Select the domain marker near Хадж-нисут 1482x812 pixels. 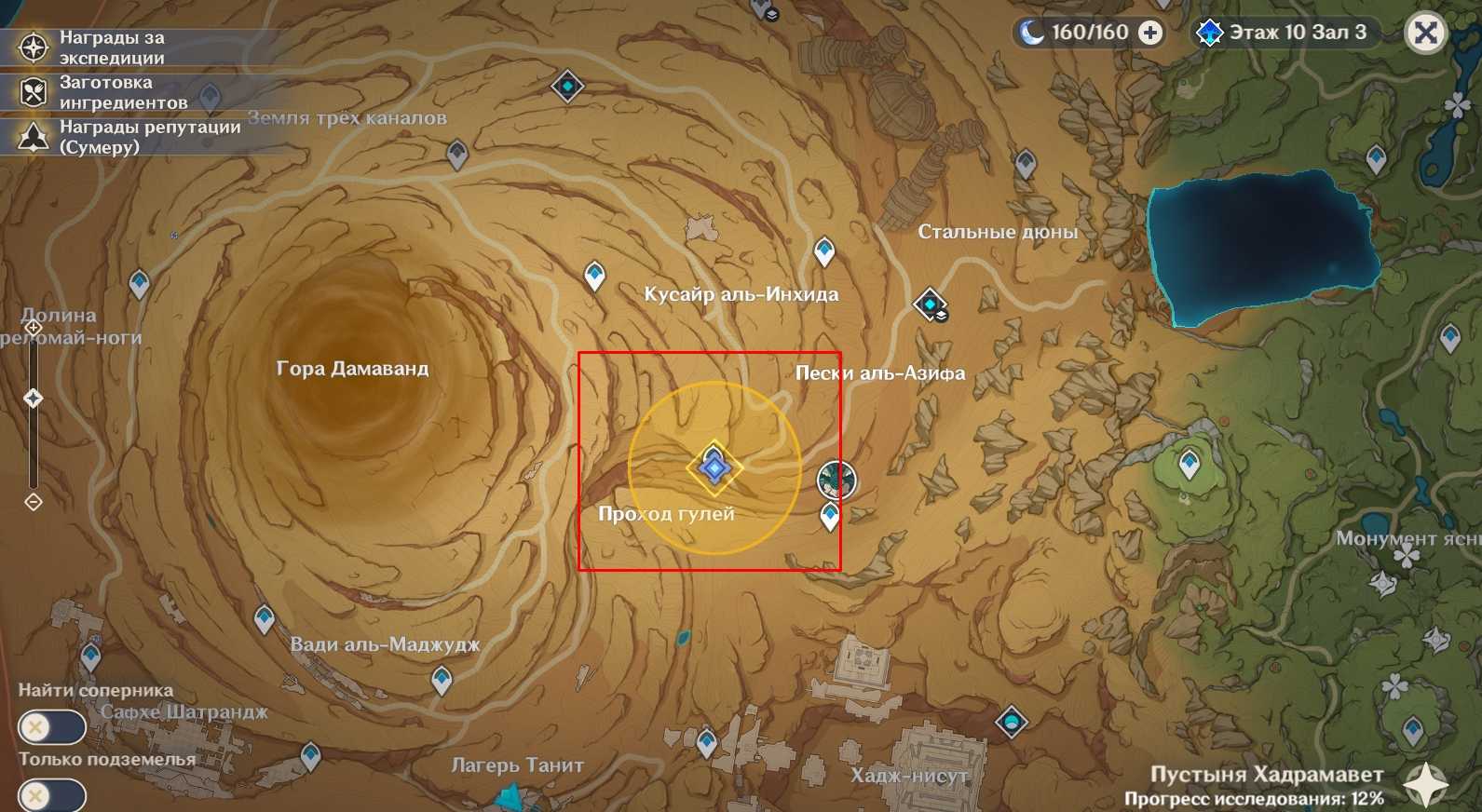point(1012,721)
